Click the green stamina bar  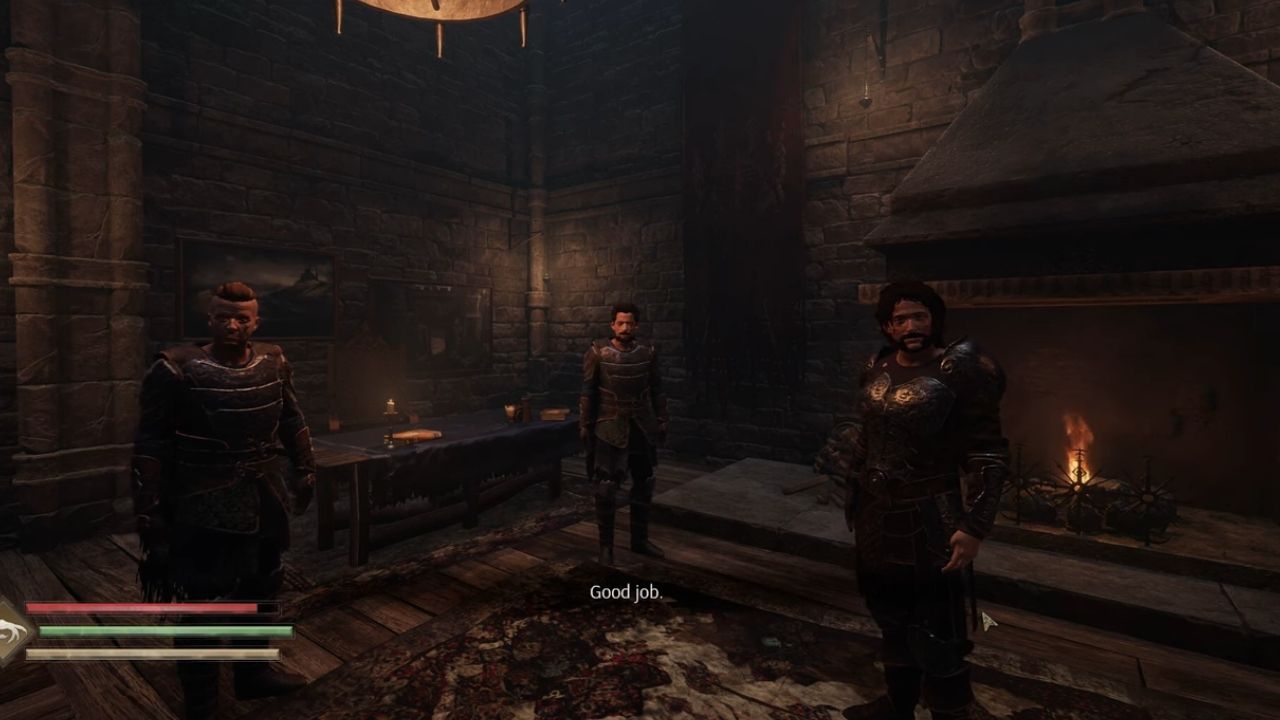pyautogui.click(x=165, y=630)
